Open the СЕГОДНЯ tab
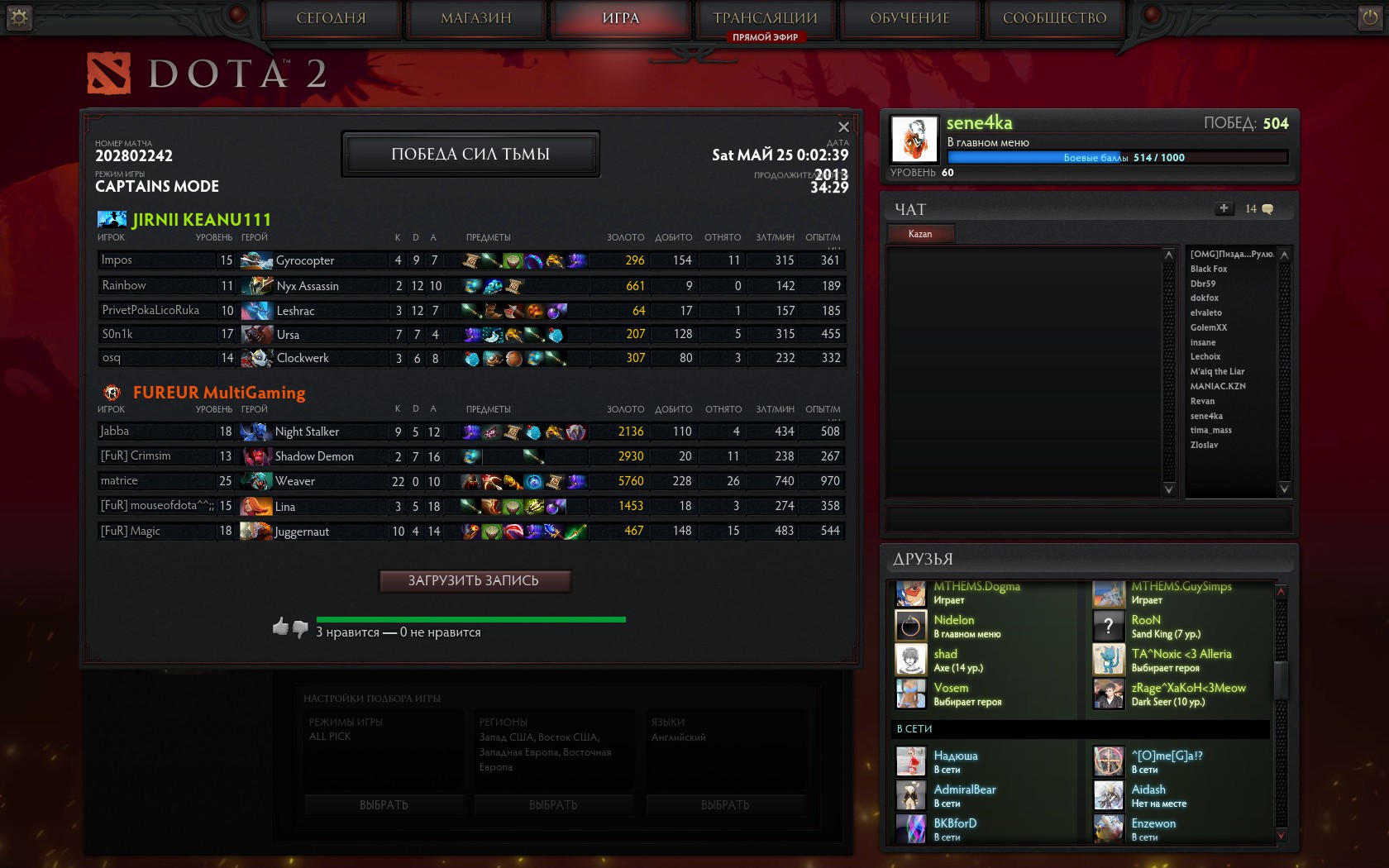 [331, 18]
